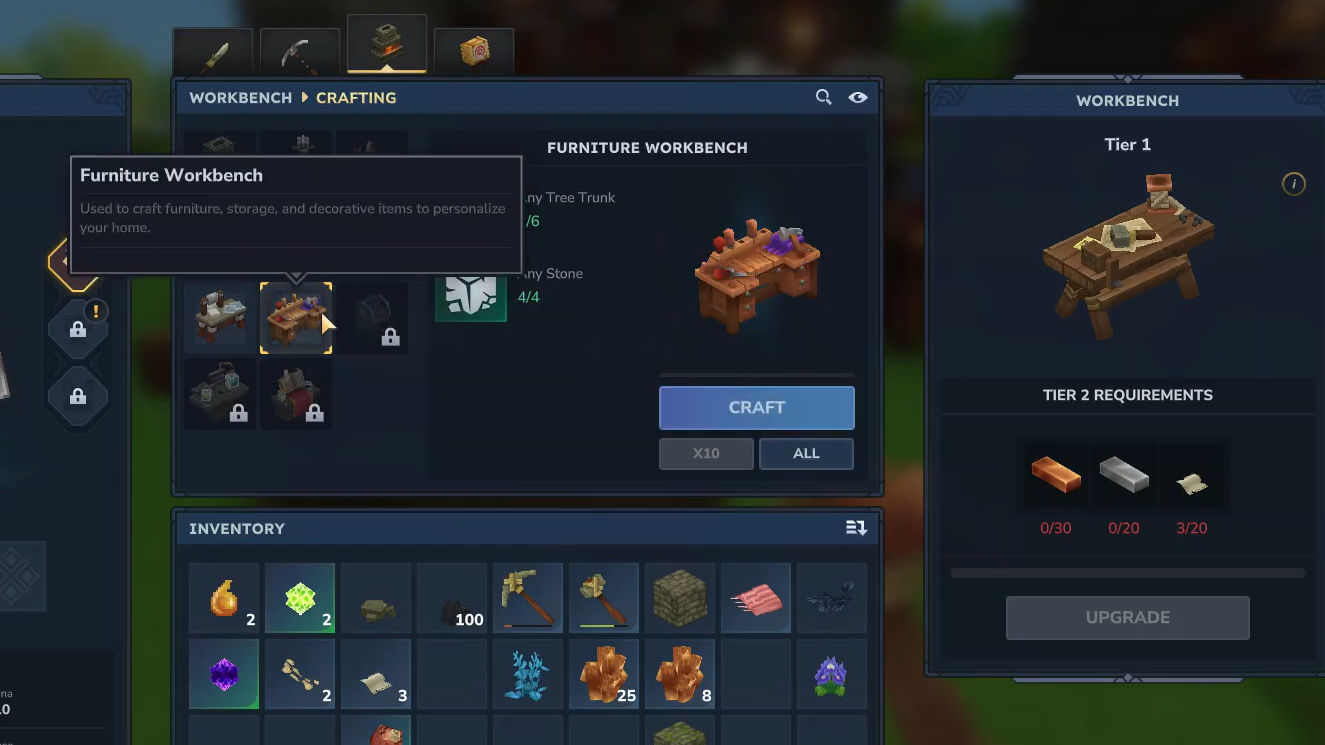
Task: Open the target crate category tab
Action: pos(474,52)
